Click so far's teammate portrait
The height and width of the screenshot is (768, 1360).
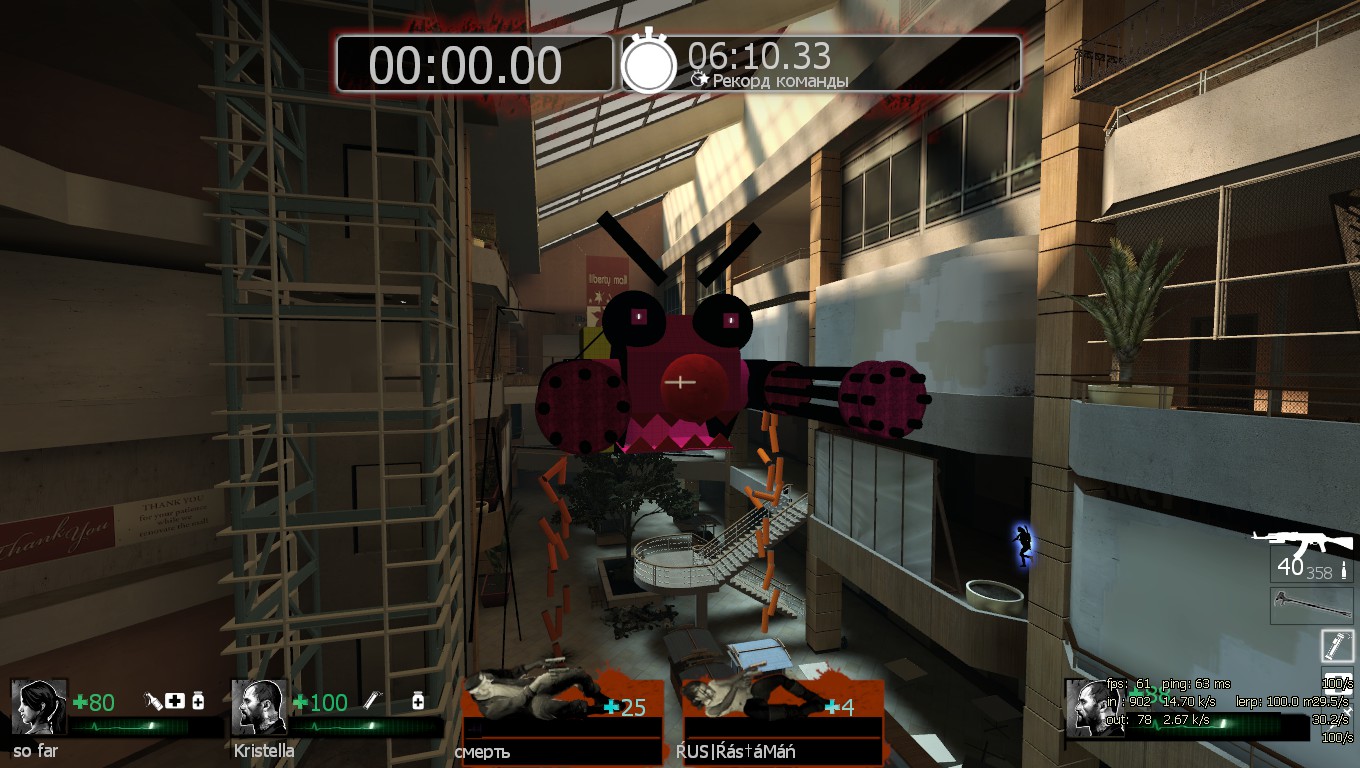click(x=39, y=708)
